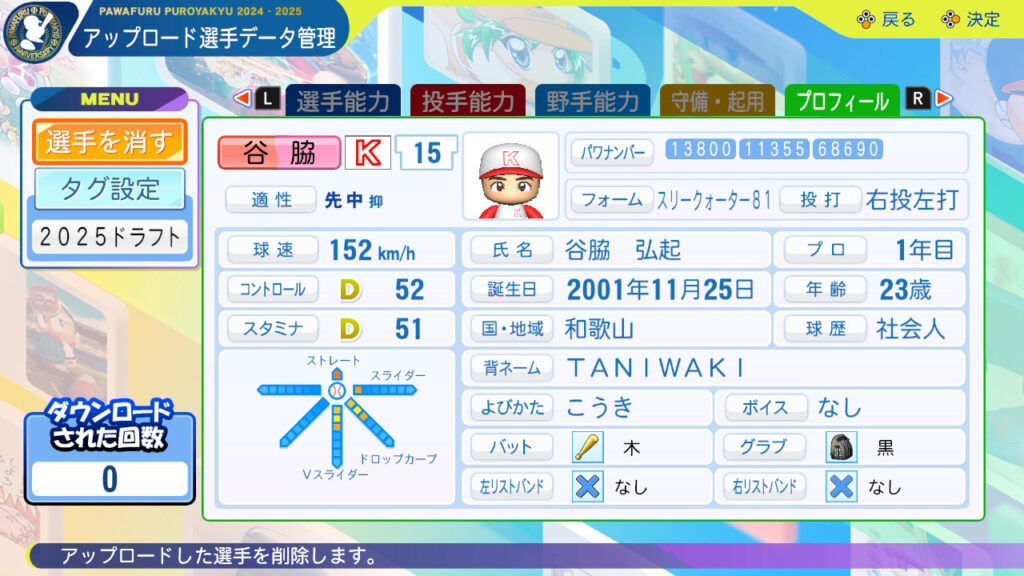Show the 野手能力 fielder ability tab
Viewport: 1024px width, 576px height.
pos(592,101)
